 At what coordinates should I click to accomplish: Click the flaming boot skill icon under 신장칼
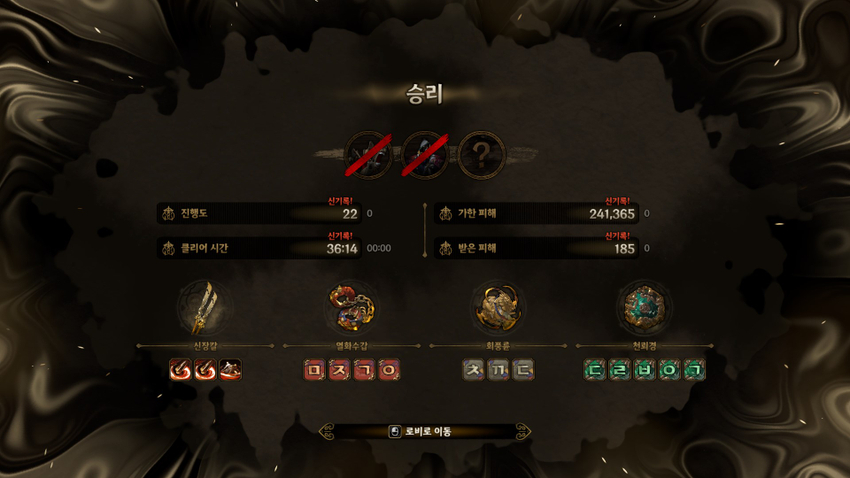230,370
